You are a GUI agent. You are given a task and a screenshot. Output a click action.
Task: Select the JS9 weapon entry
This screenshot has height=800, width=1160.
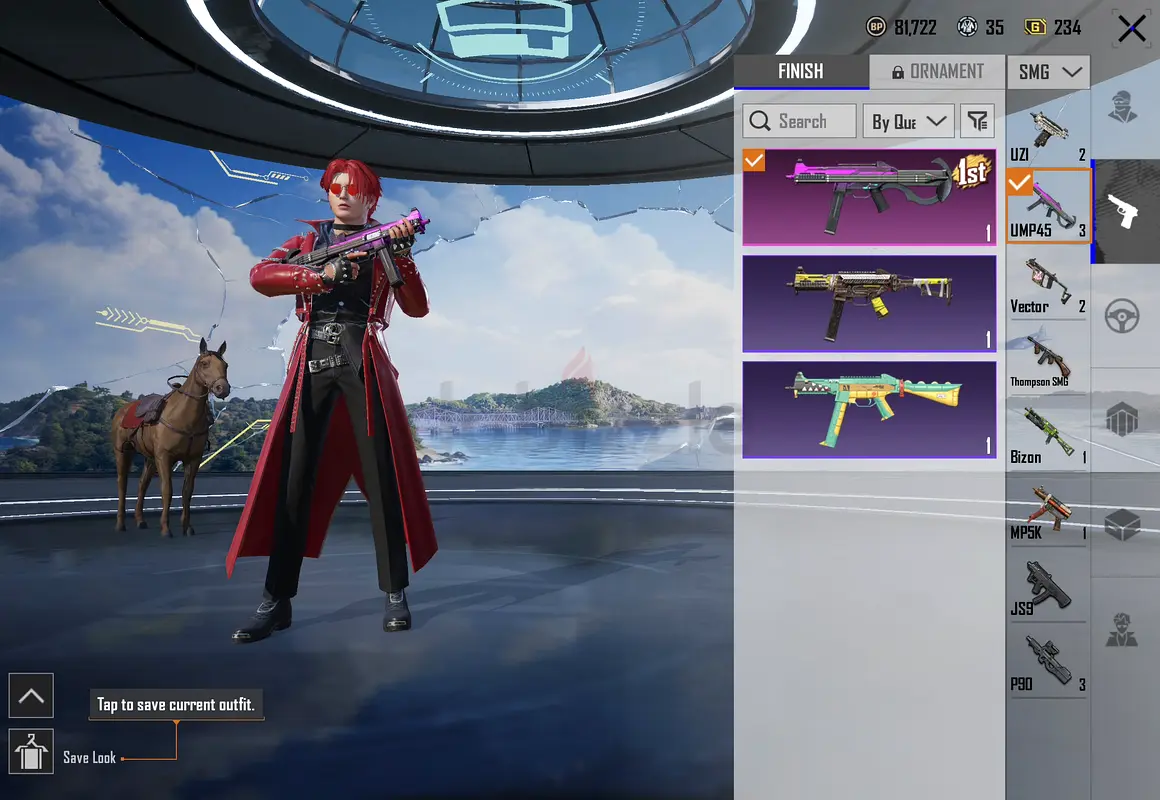point(1047,588)
